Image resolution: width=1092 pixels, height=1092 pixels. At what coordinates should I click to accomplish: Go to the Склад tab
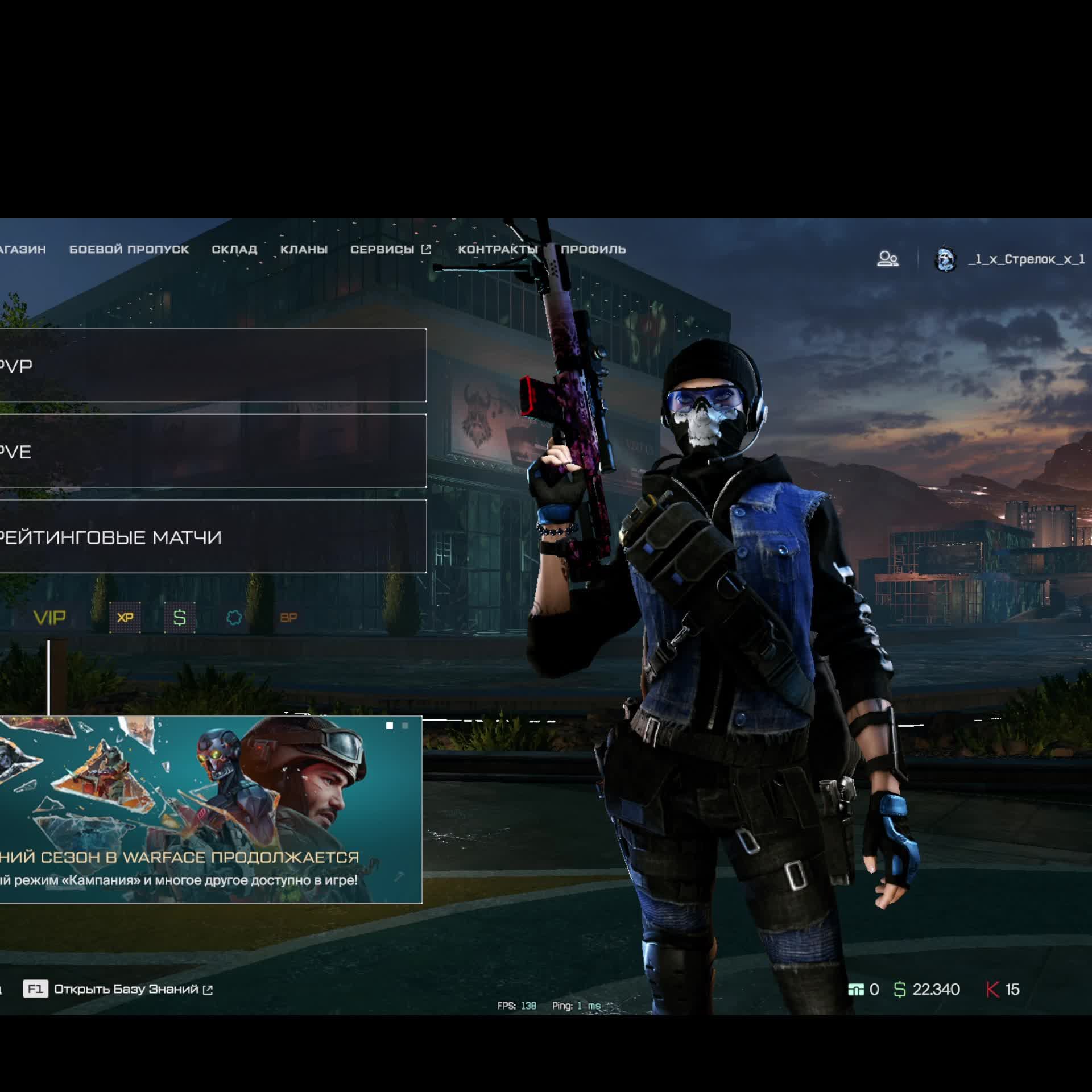234,249
